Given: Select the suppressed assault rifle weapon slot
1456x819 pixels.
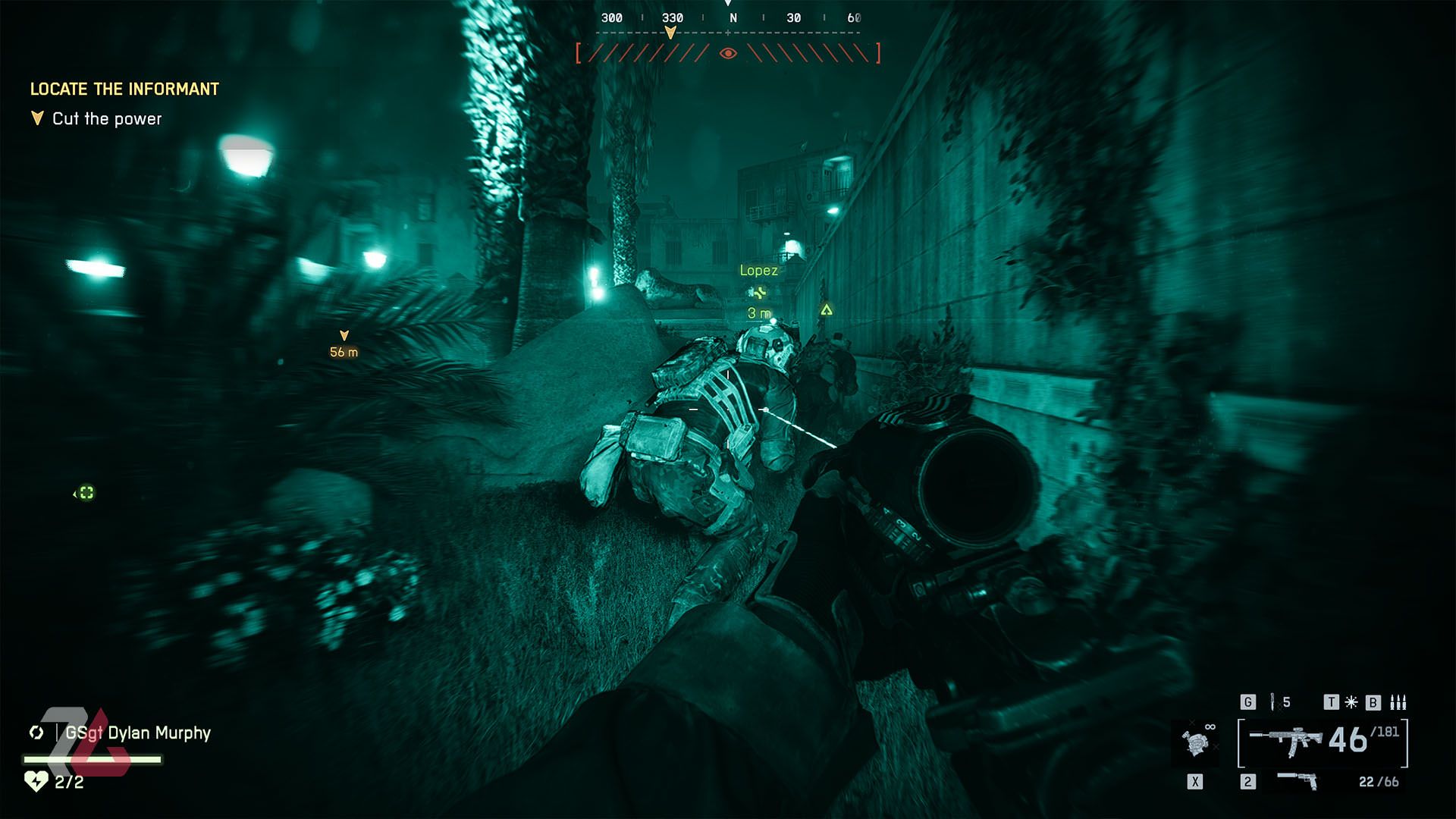Looking at the screenshot, I should coord(1286,741).
